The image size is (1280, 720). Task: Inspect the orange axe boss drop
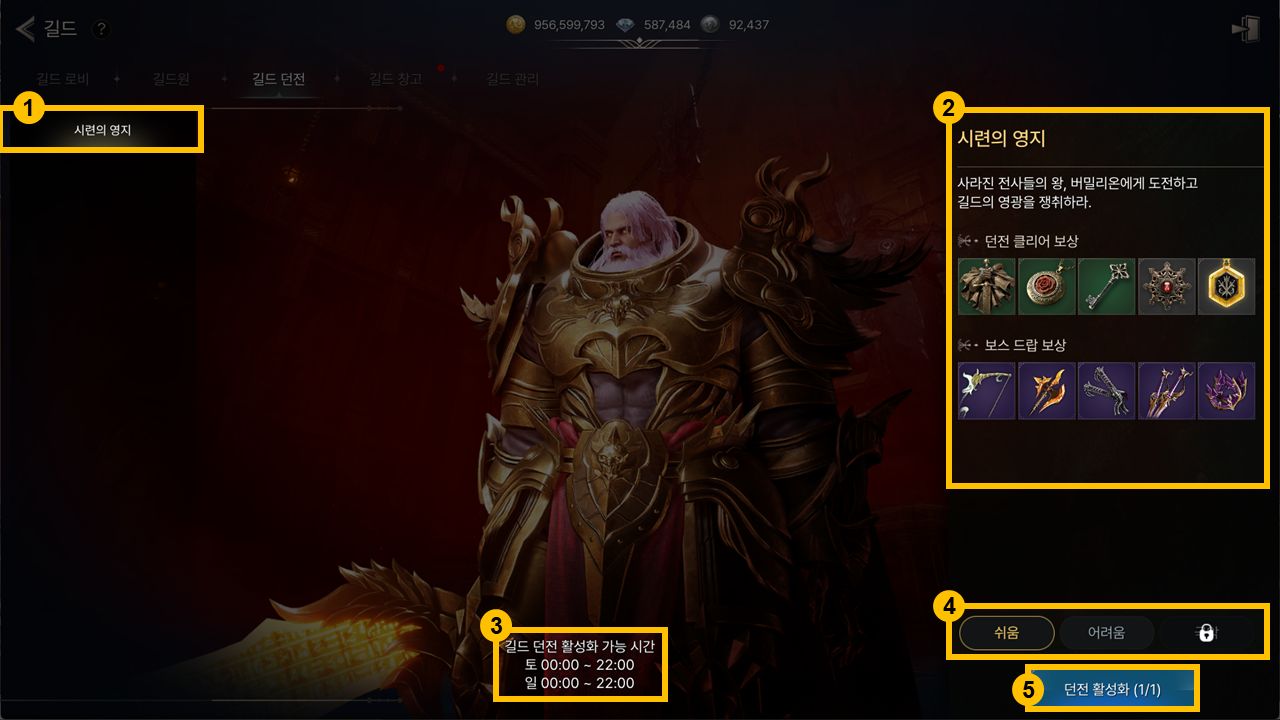click(x=1047, y=391)
